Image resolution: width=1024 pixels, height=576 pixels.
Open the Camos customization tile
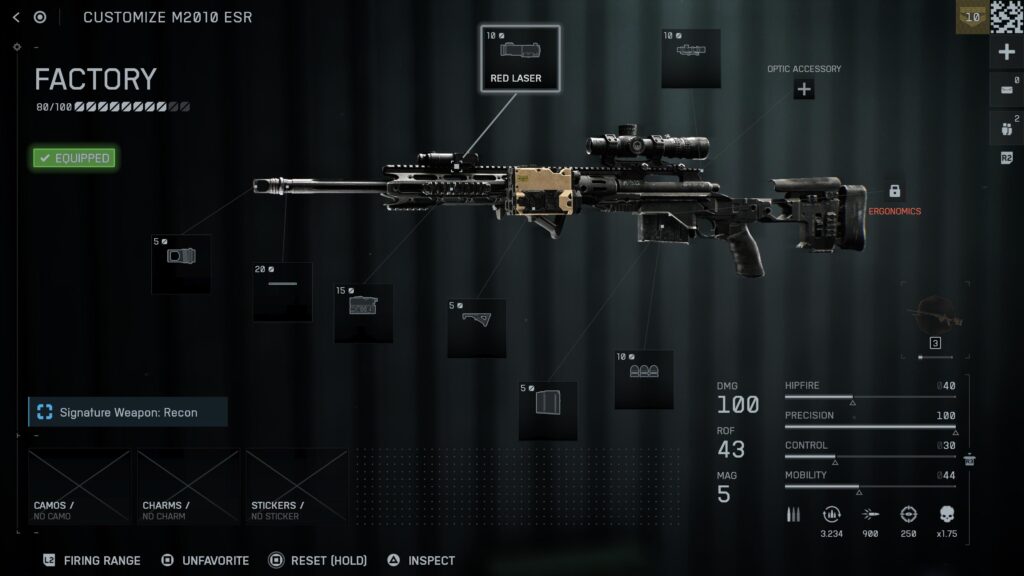[x=80, y=486]
